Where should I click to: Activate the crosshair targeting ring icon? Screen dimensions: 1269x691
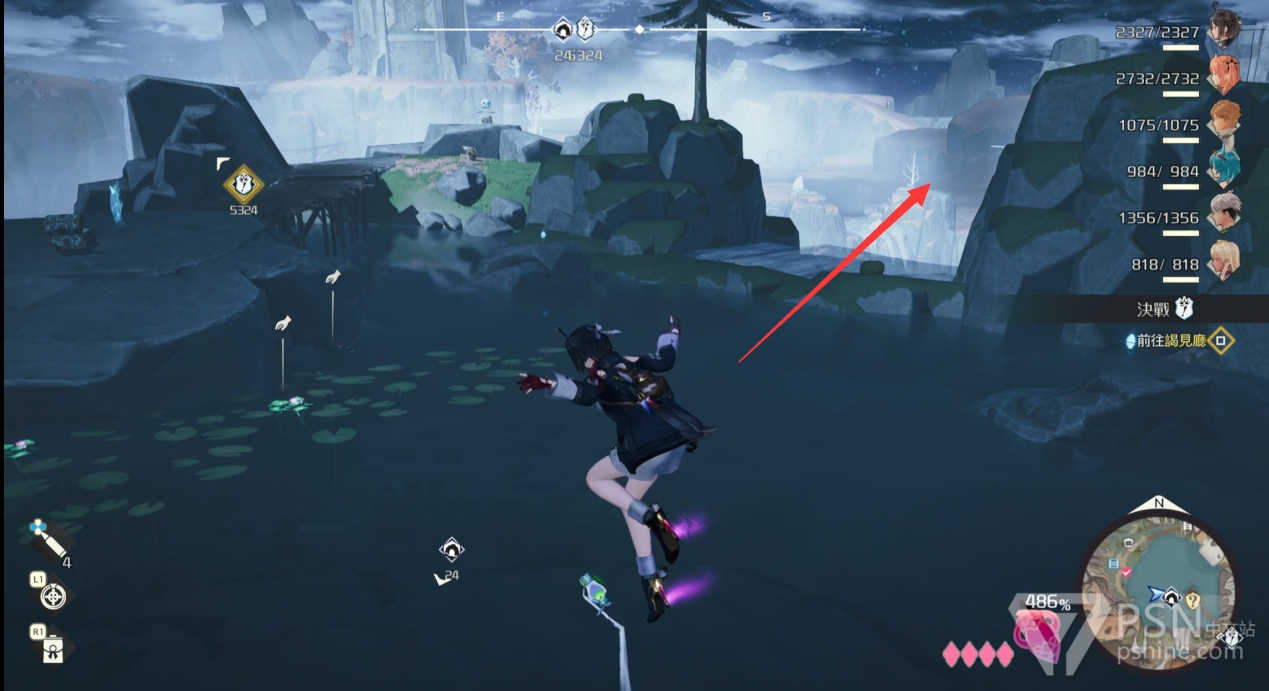tap(53, 597)
